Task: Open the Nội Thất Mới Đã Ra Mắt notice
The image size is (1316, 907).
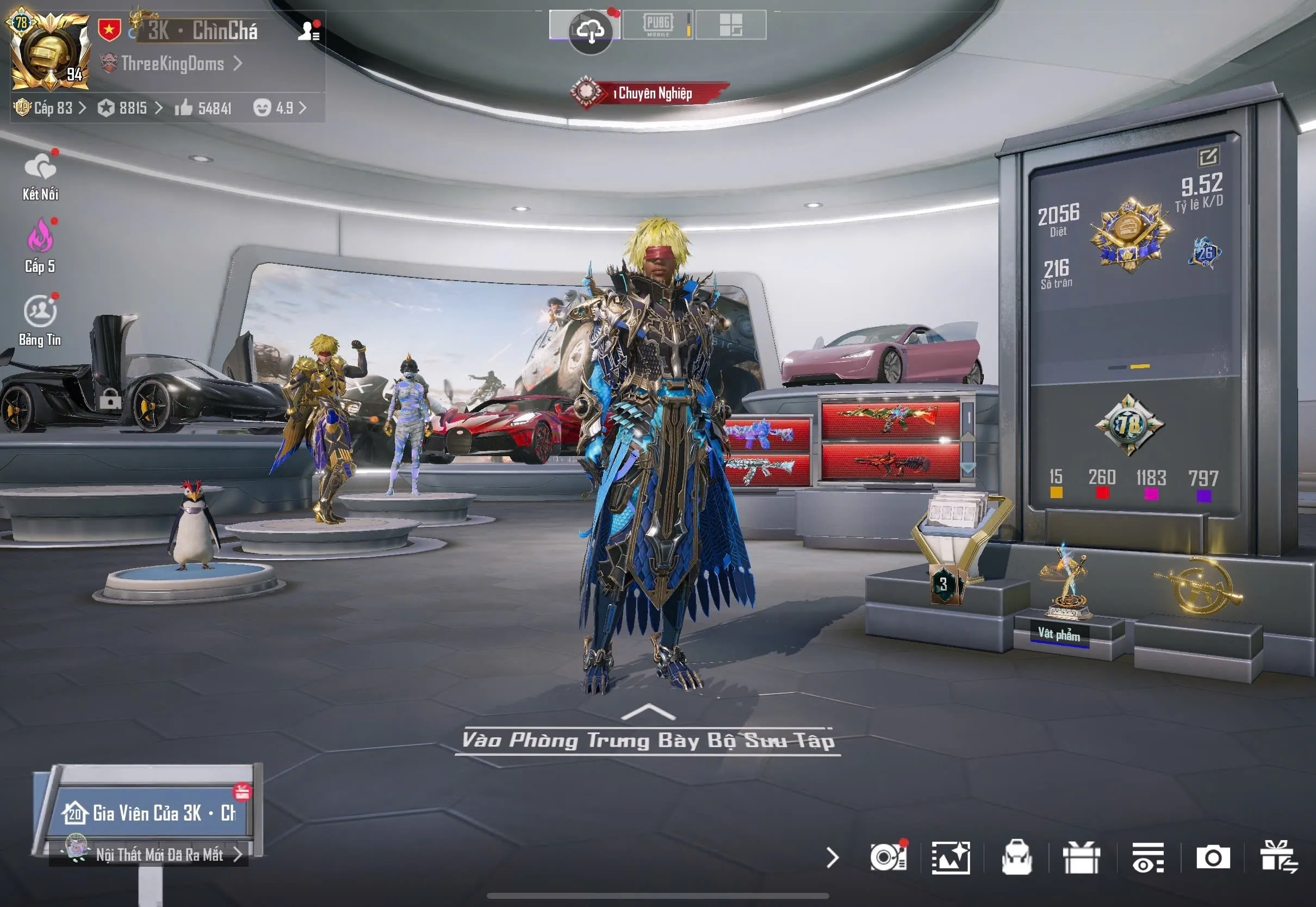Action: tap(159, 855)
